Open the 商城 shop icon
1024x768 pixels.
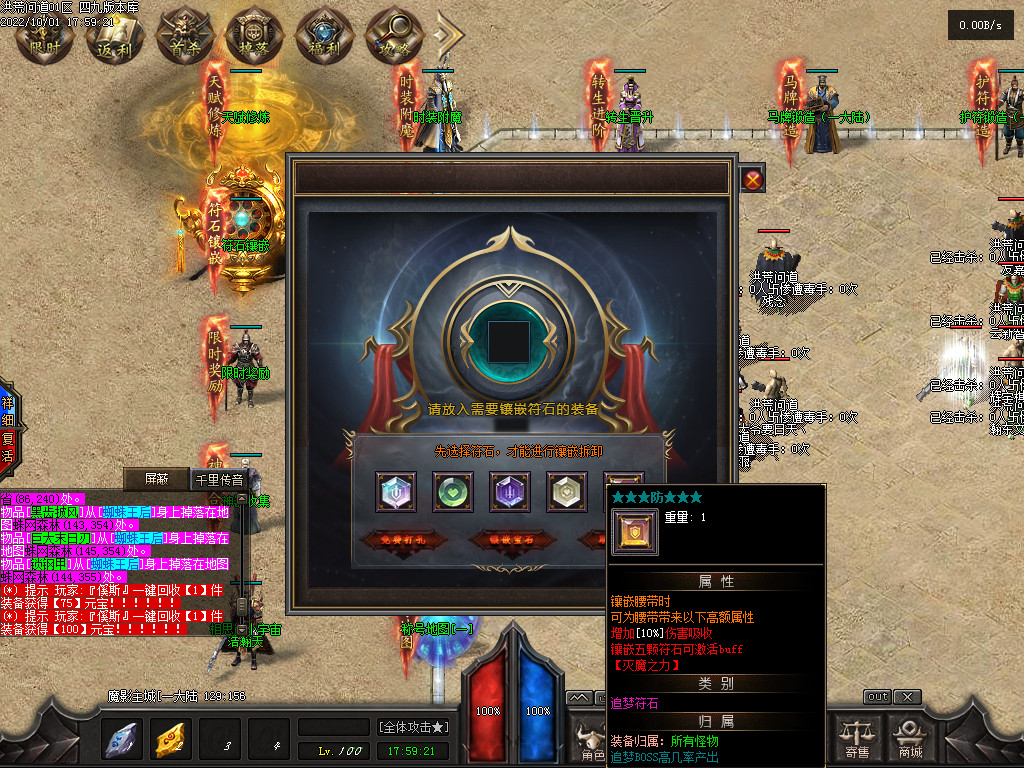[910, 738]
